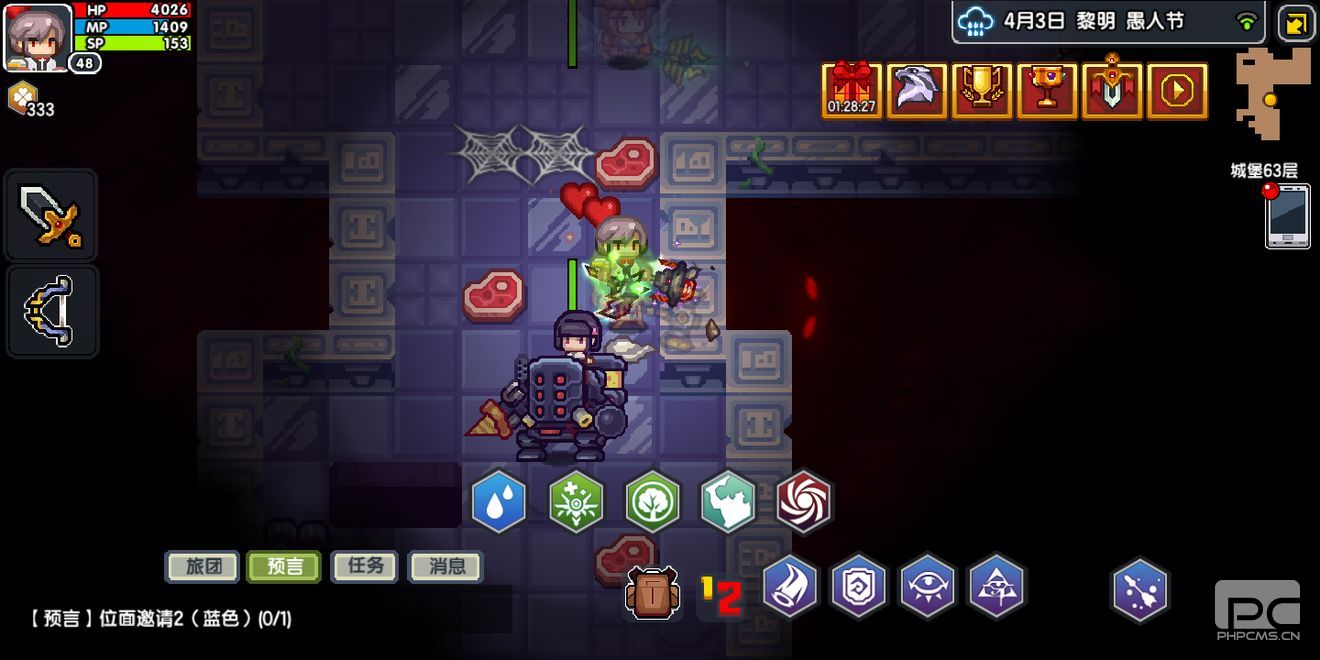
Task: Click the yellow arrow button in top corner
Action: (x=1296, y=23)
